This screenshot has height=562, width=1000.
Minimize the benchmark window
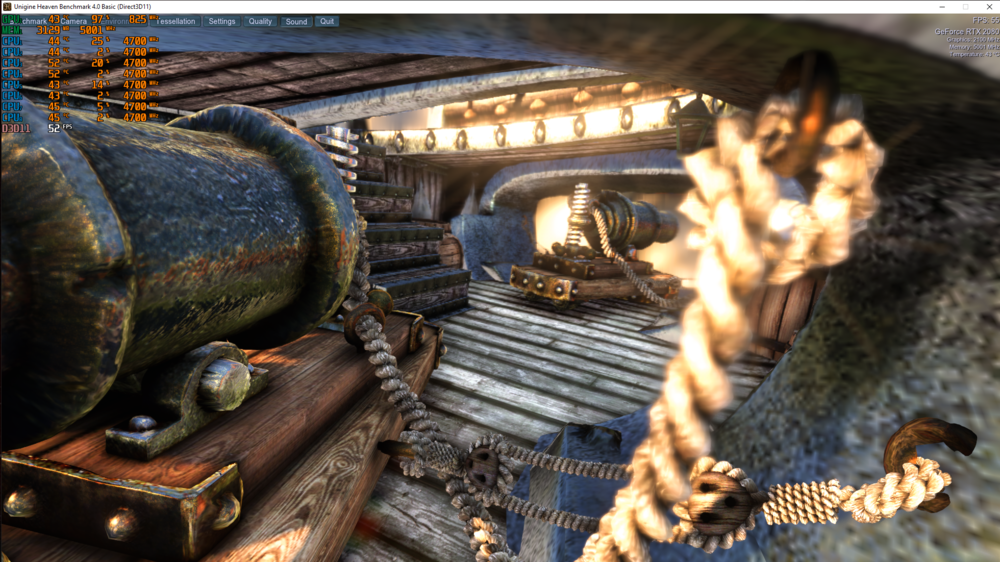943,6
